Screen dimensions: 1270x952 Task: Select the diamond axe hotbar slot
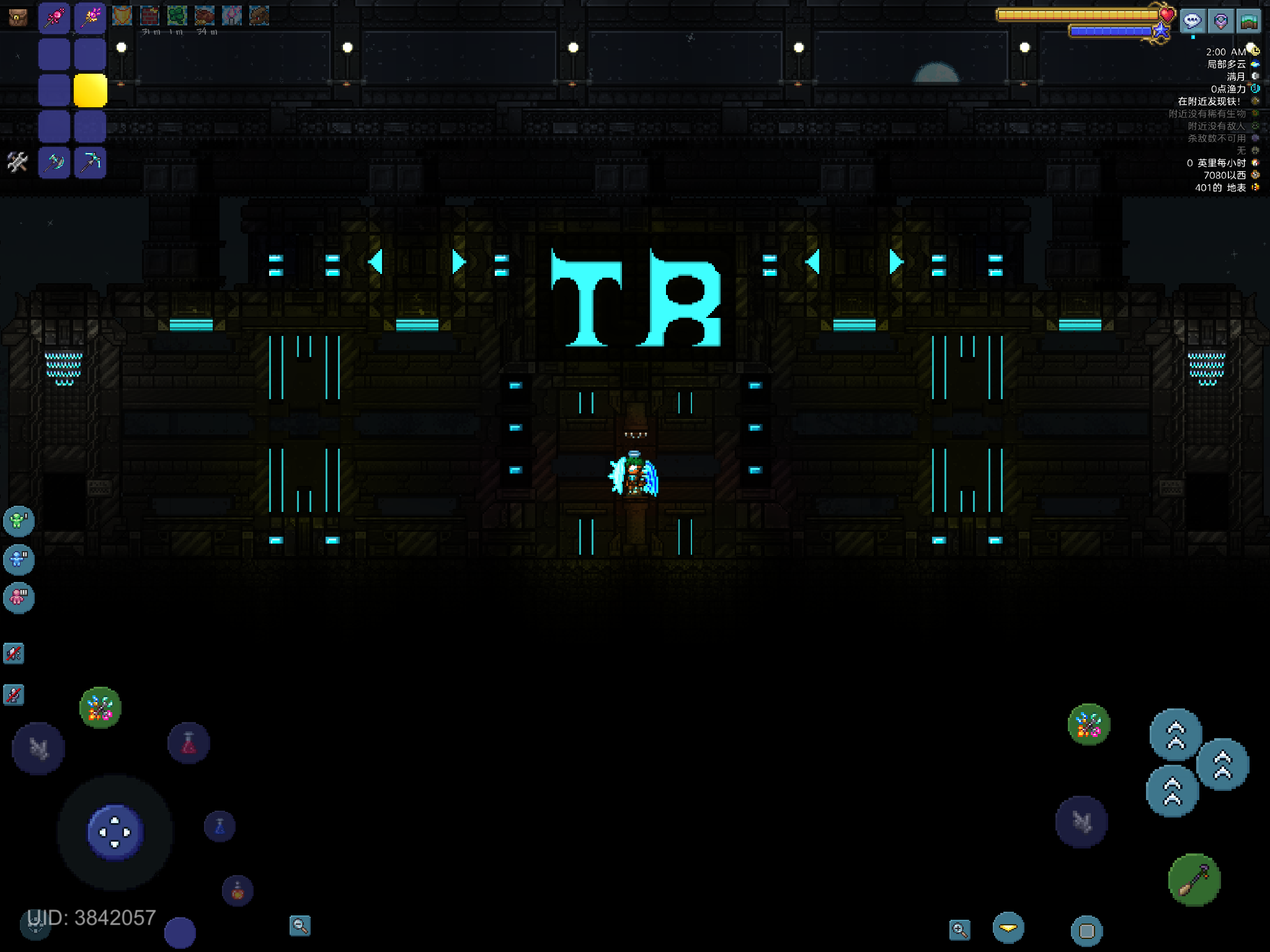tap(54, 162)
